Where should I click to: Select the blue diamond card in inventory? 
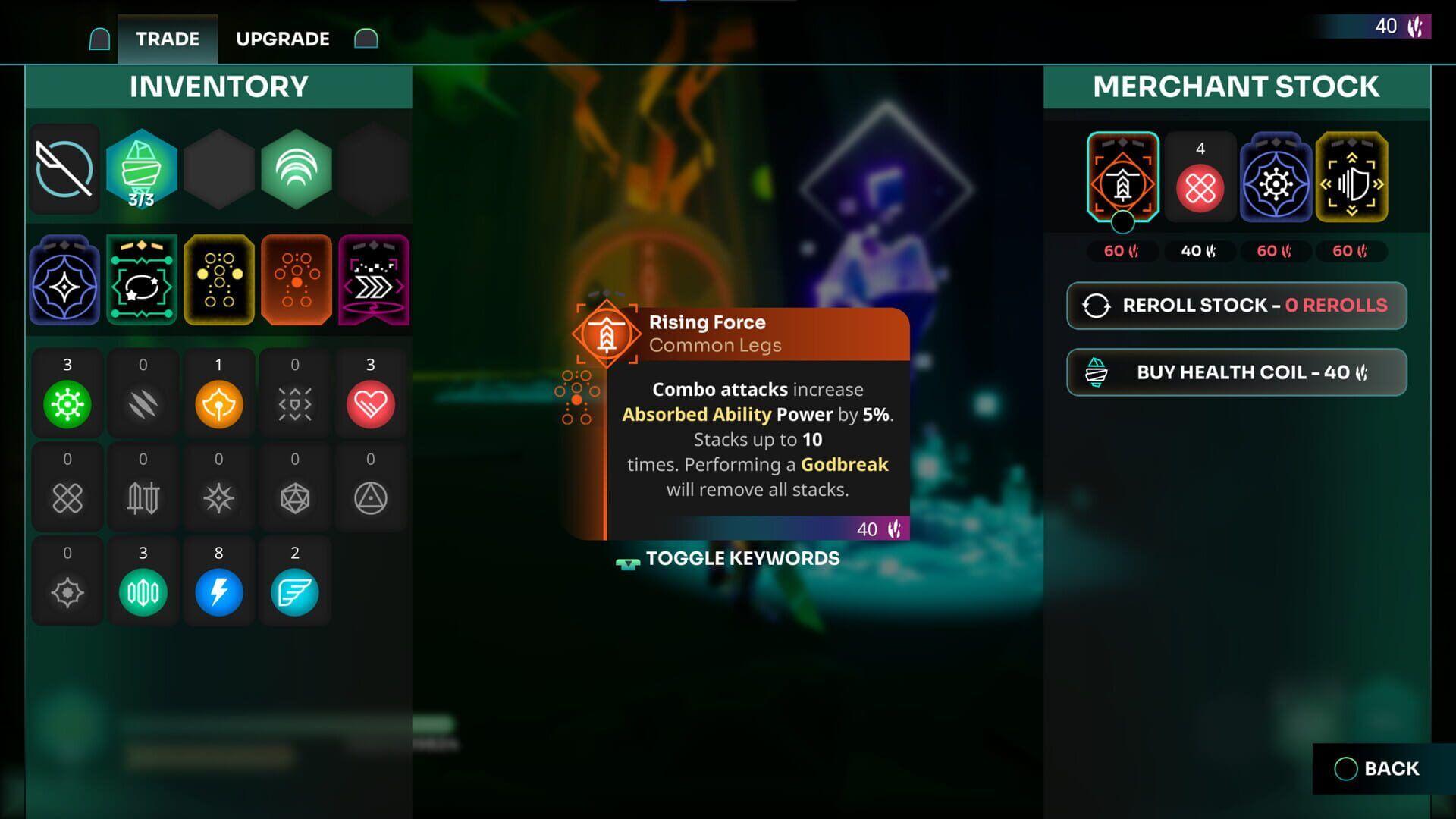pos(65,280)
